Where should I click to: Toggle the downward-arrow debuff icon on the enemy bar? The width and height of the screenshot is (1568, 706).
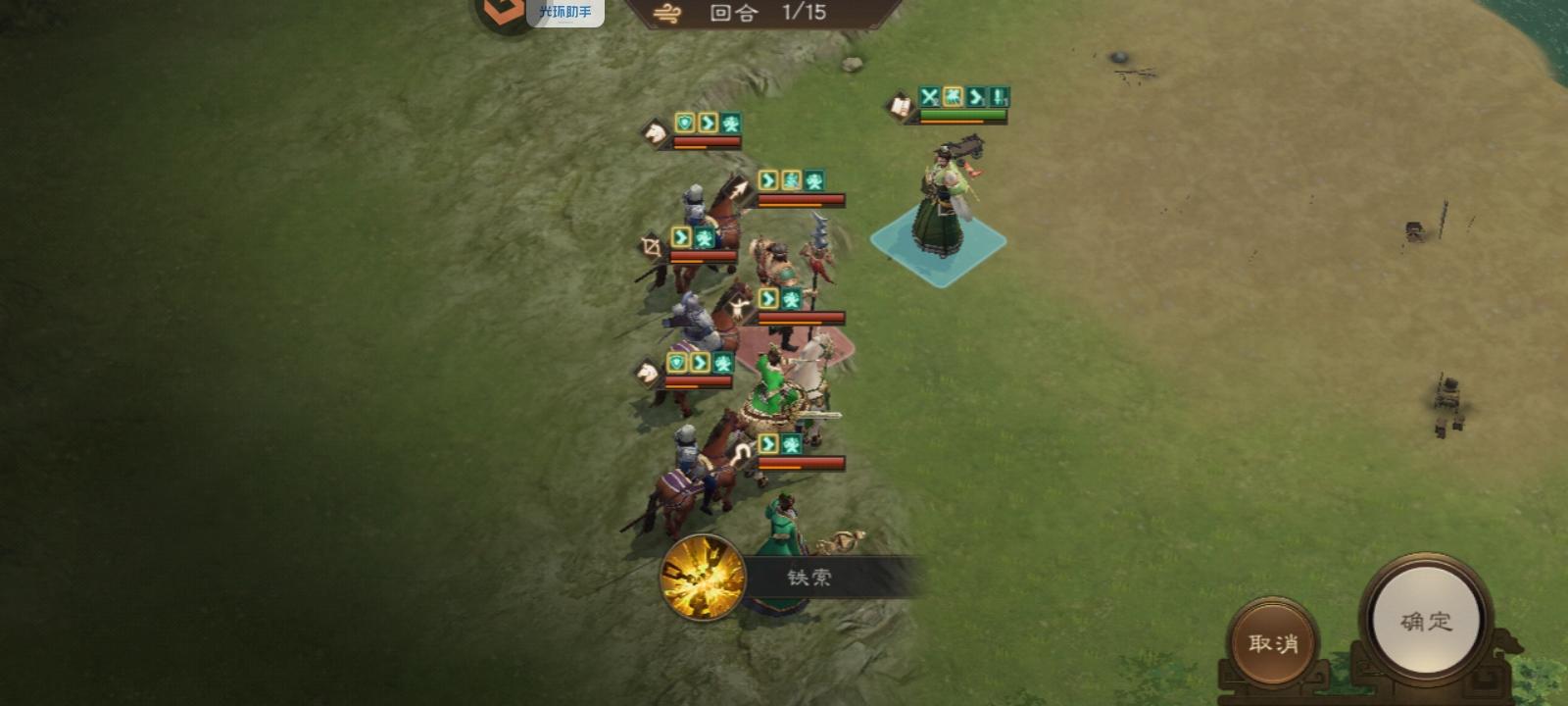point(1000,97)
